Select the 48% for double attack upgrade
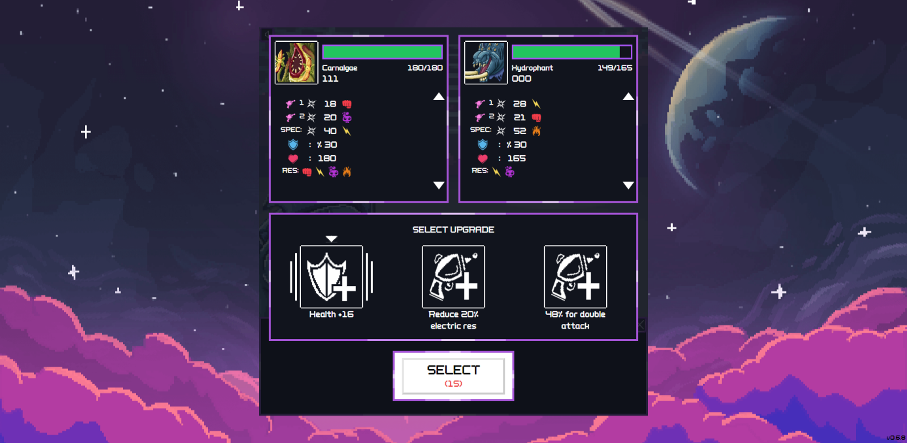The image size is (908, 444). [575, 277]
